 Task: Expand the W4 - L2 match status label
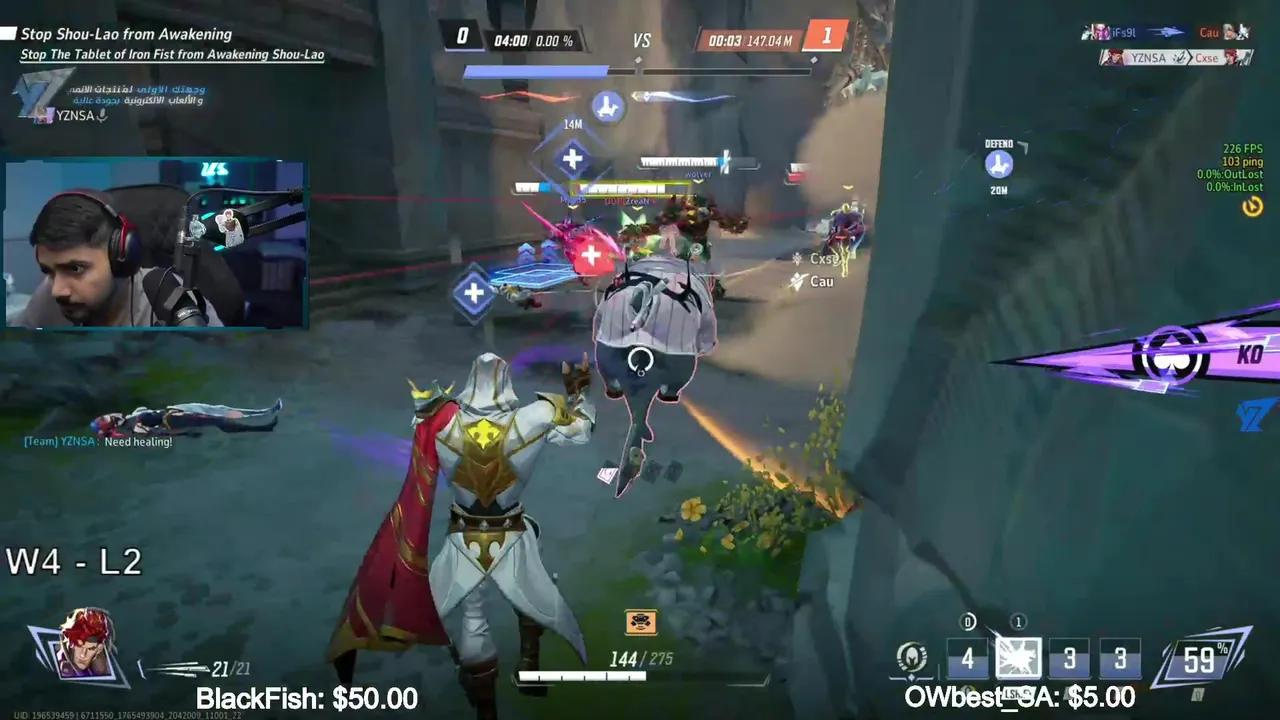[x=72, y=561]
